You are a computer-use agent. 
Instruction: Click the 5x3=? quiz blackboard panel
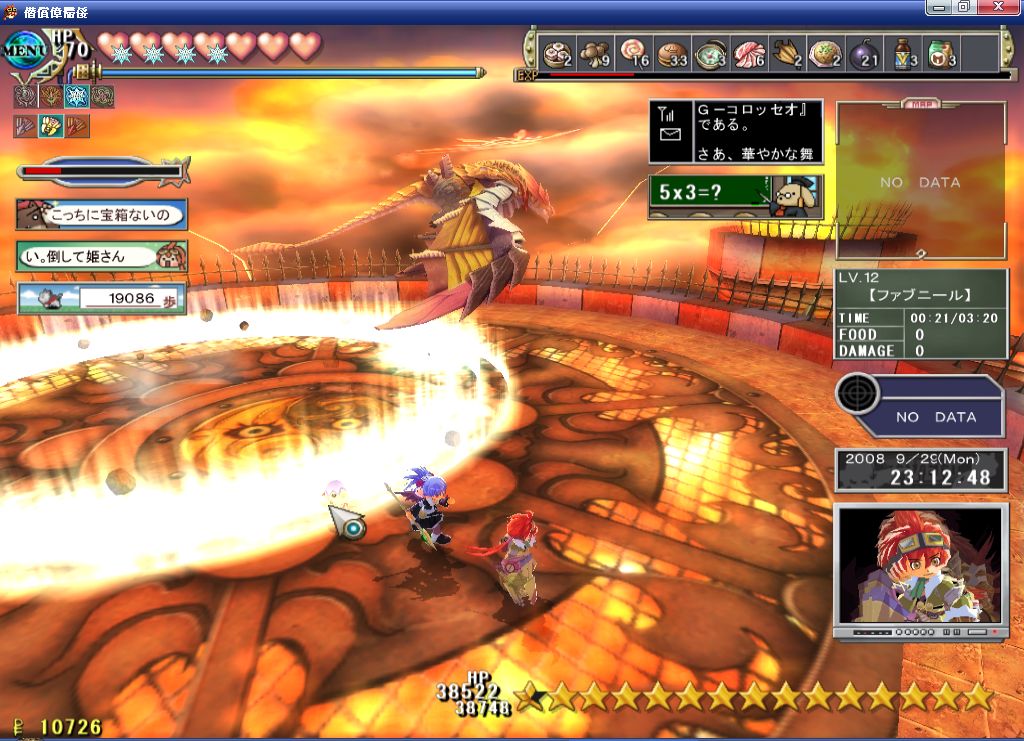tap(735, 196)
